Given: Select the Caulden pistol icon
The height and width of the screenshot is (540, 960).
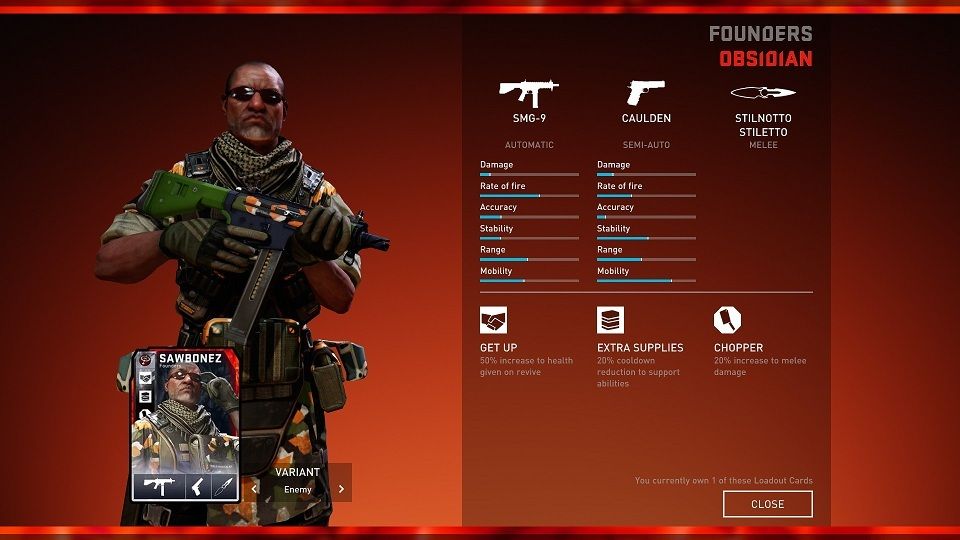Looking at the screenshot, I should (646, 93).
